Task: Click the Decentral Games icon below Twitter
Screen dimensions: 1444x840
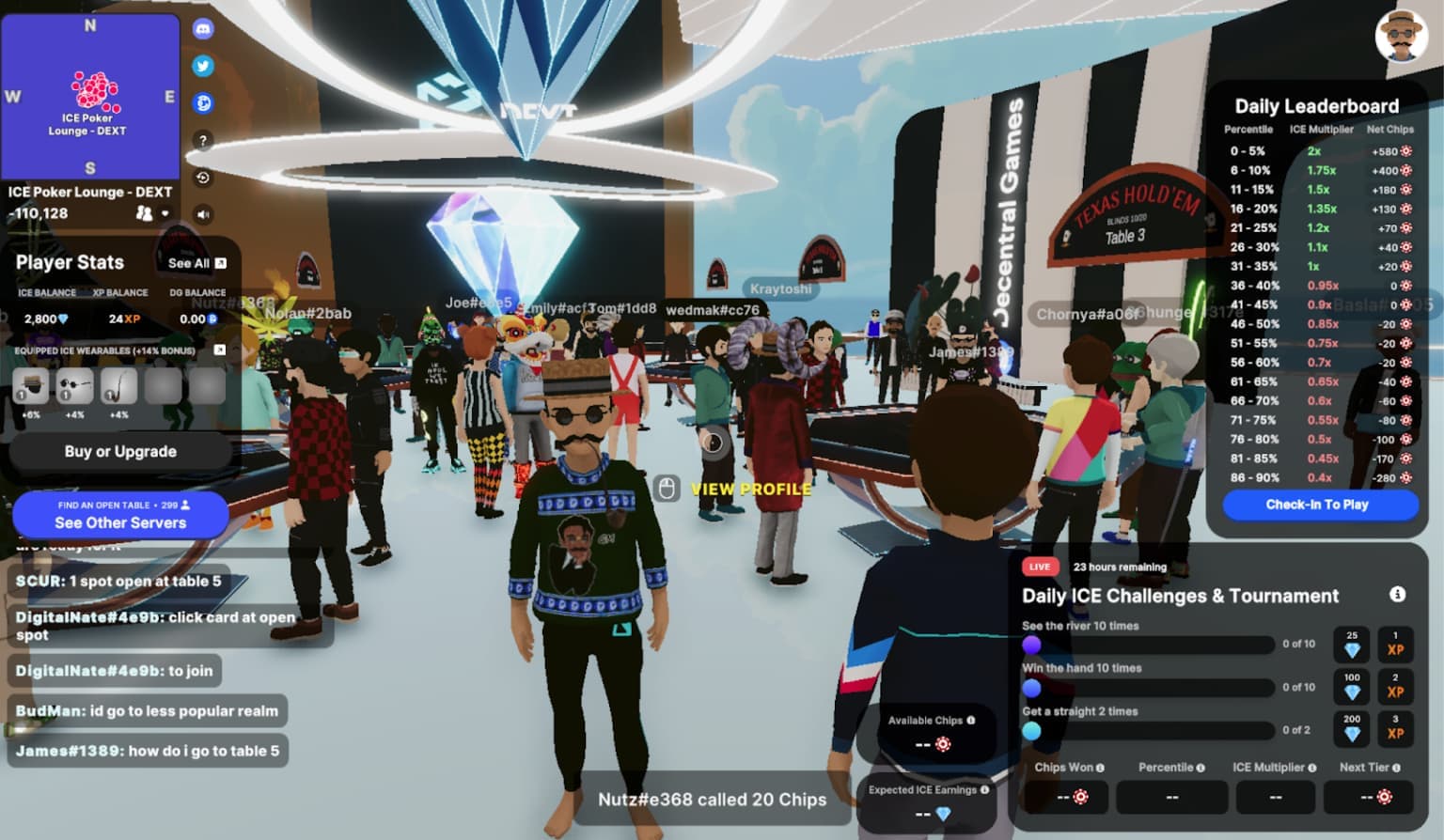Action: [203, 103]
